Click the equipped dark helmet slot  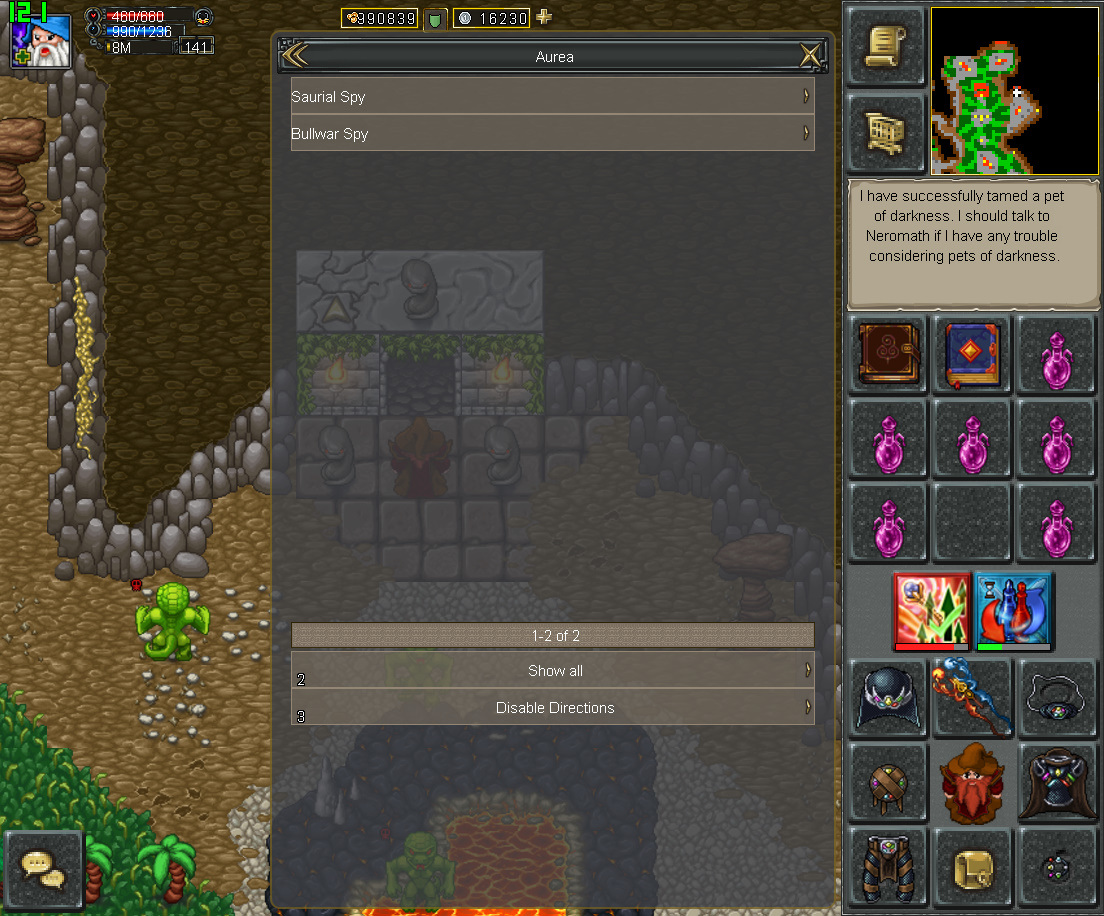[888, 696]
